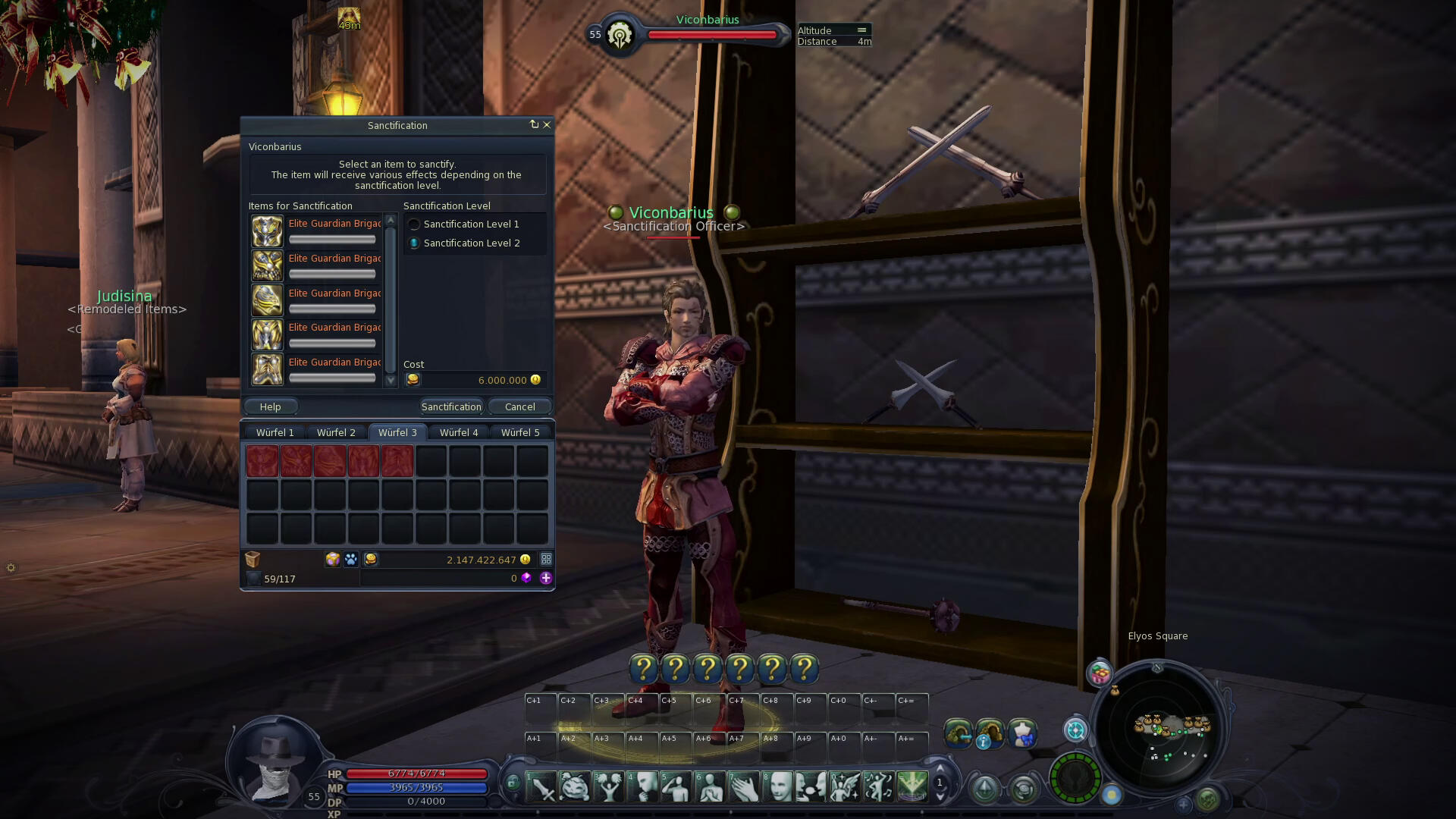The height and width of the screenshot is (819, 1456).
Task: Activate the sword skill in hotbar slot 1
Action: pos(542,787)
